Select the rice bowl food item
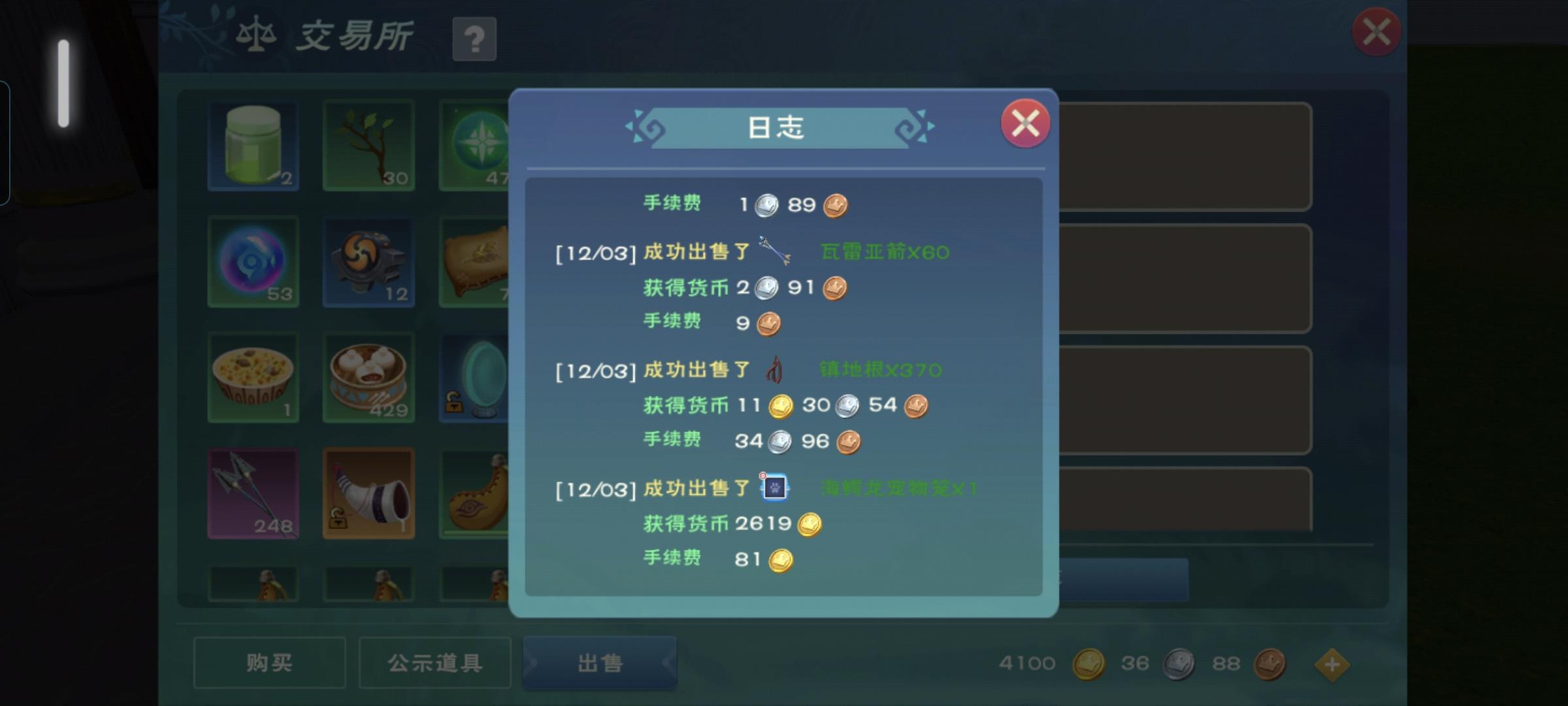This screenshot has width=1568, height=706. click(x=252, y=377)
